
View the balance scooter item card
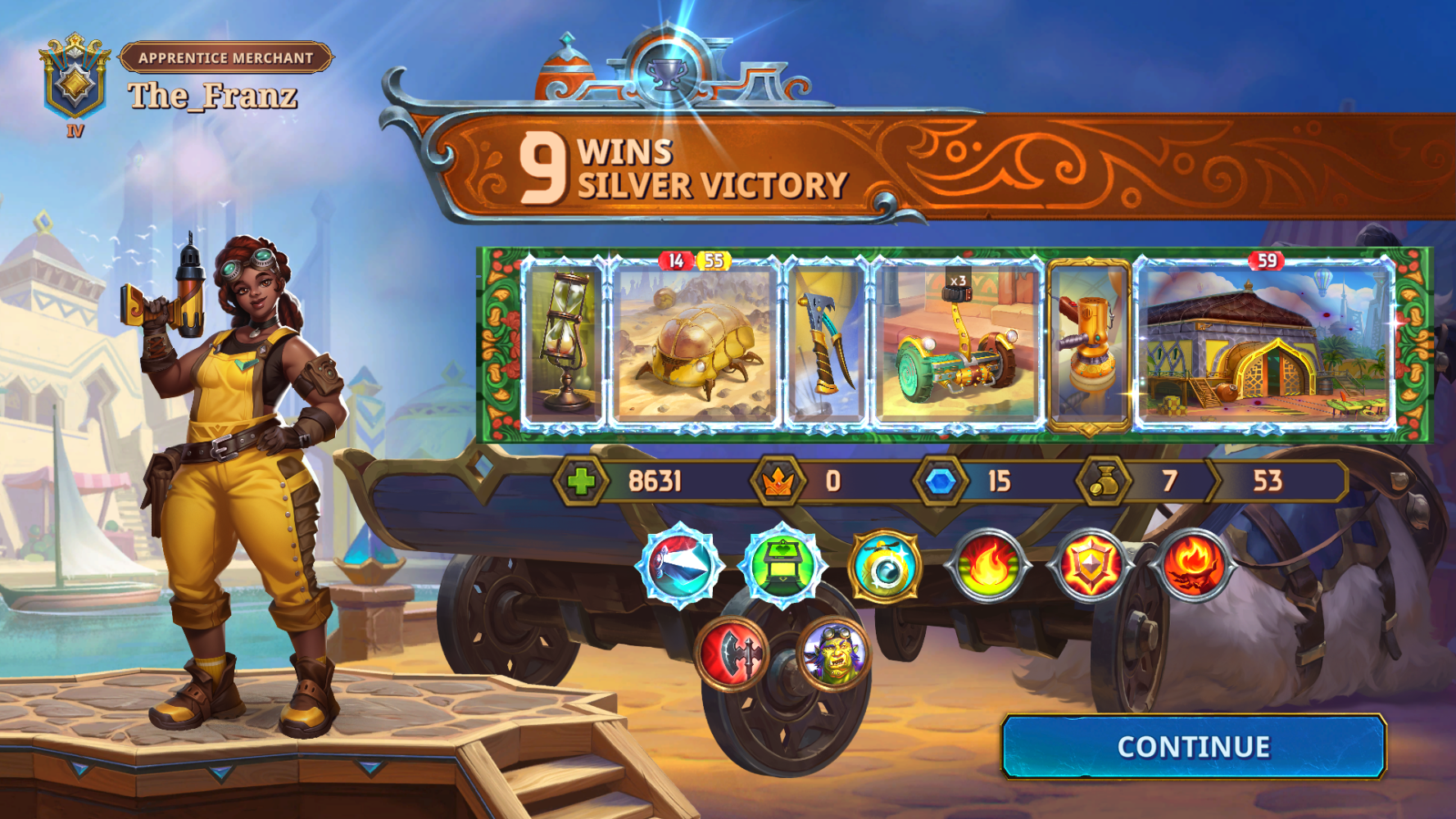pyautogui.click(x=957, y=344)
